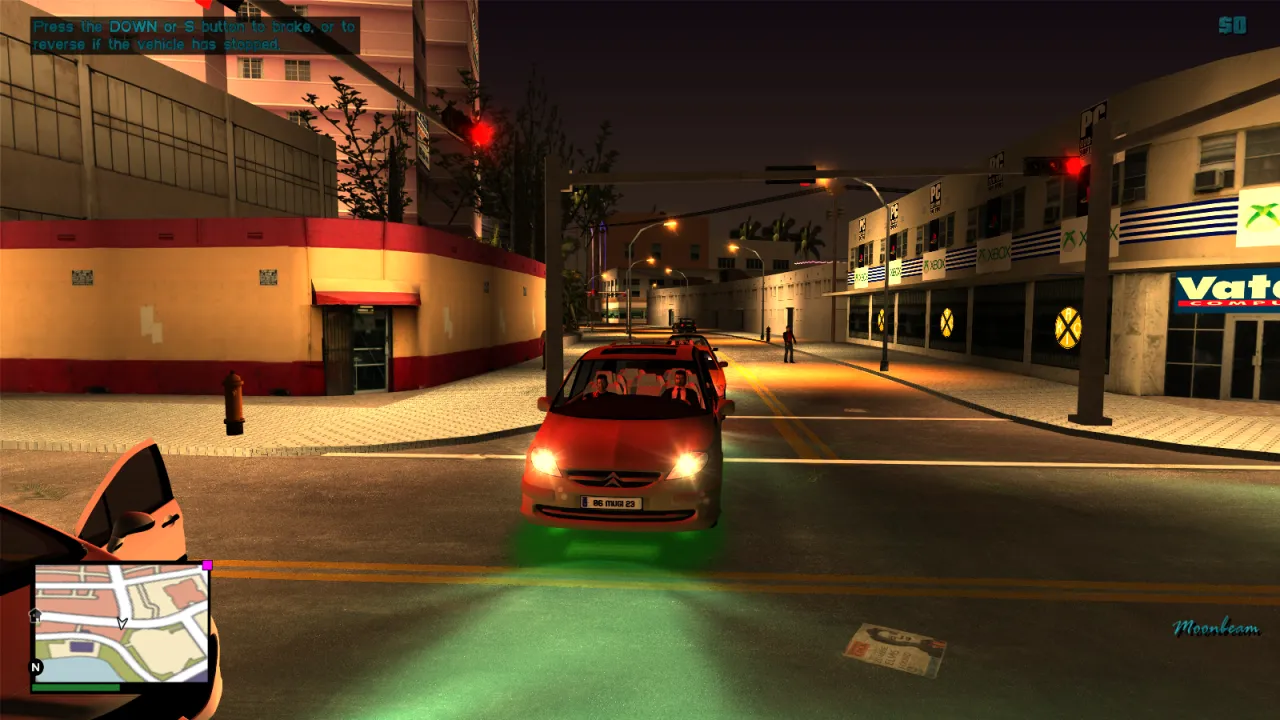Click the house icon on the minimap
The width and height of the screenshot is (1280, 720).
[35, 615]
